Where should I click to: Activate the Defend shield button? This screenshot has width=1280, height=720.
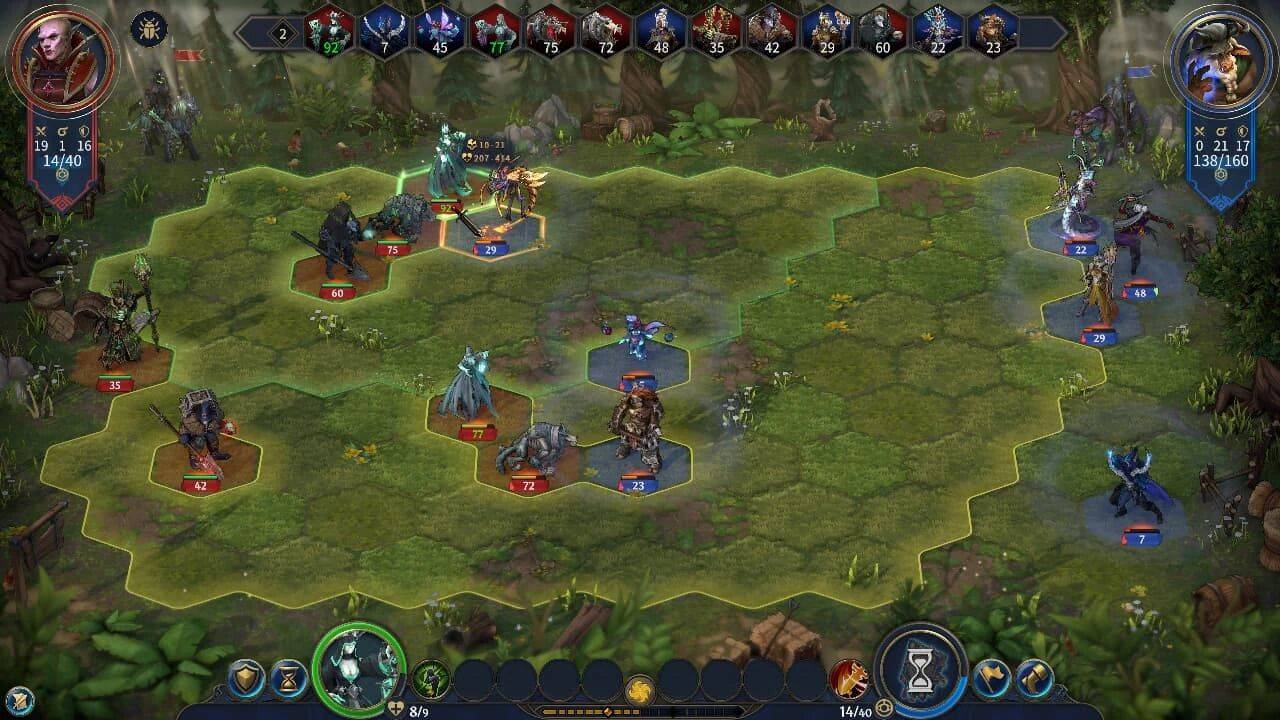(245, 680)
